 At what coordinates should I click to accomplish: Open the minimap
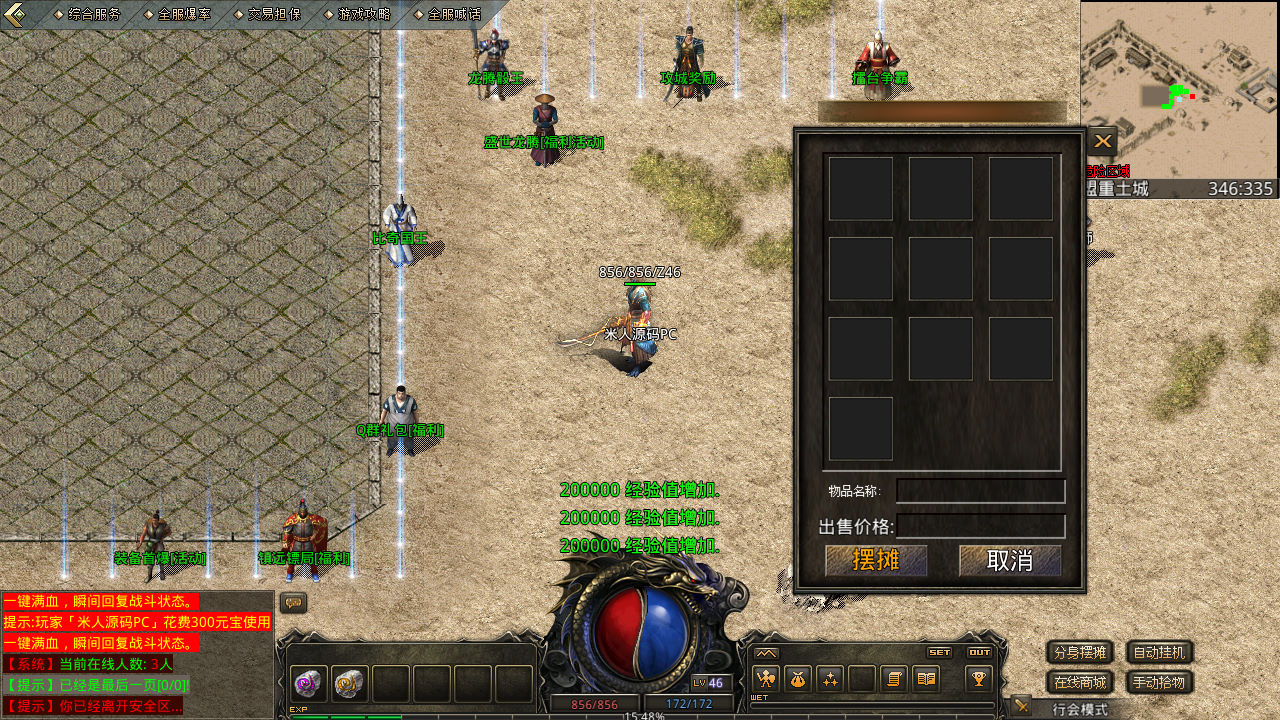click(x=1179, y=90)
